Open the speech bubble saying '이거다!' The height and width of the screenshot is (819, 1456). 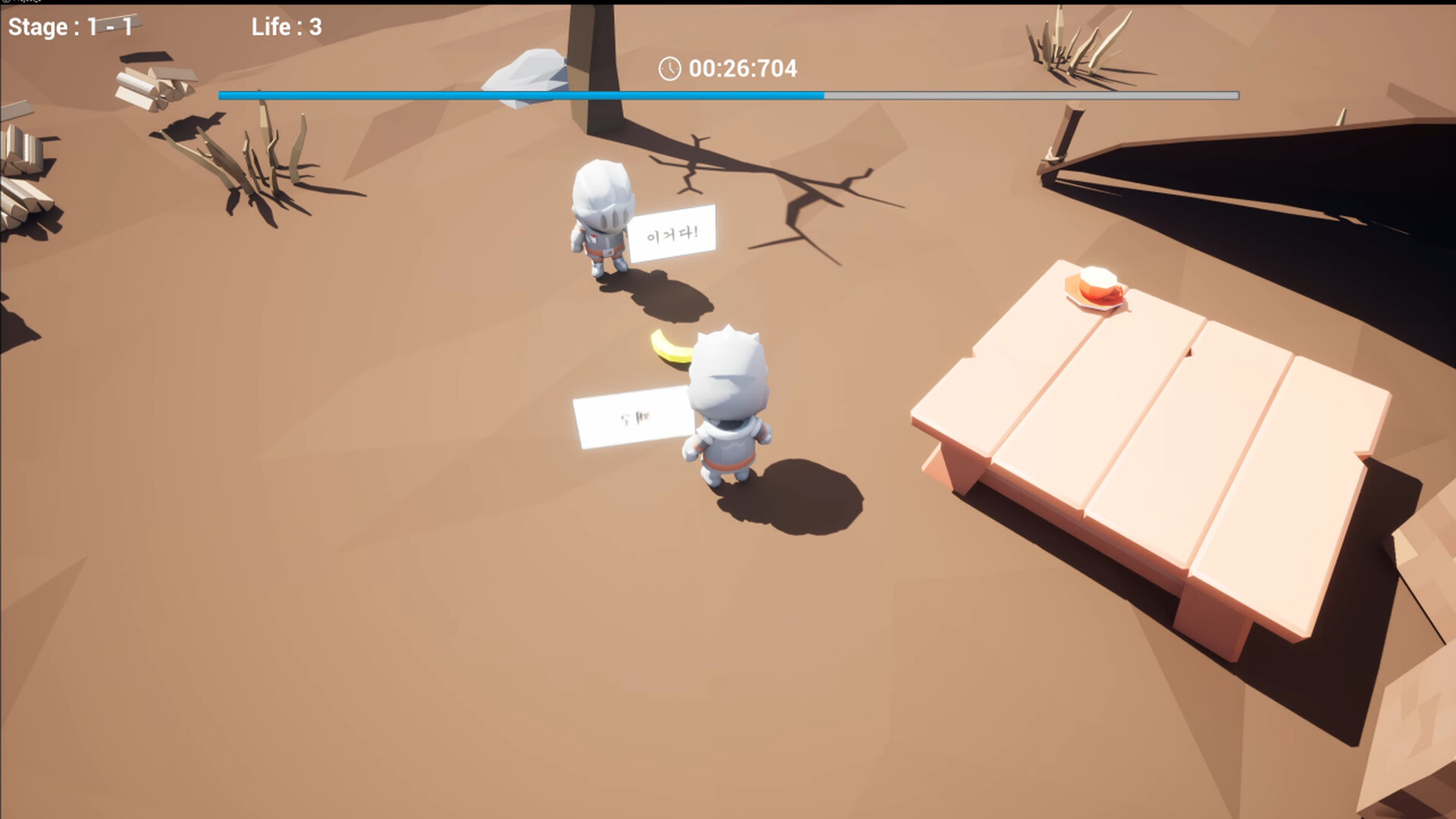pos(671,234)
